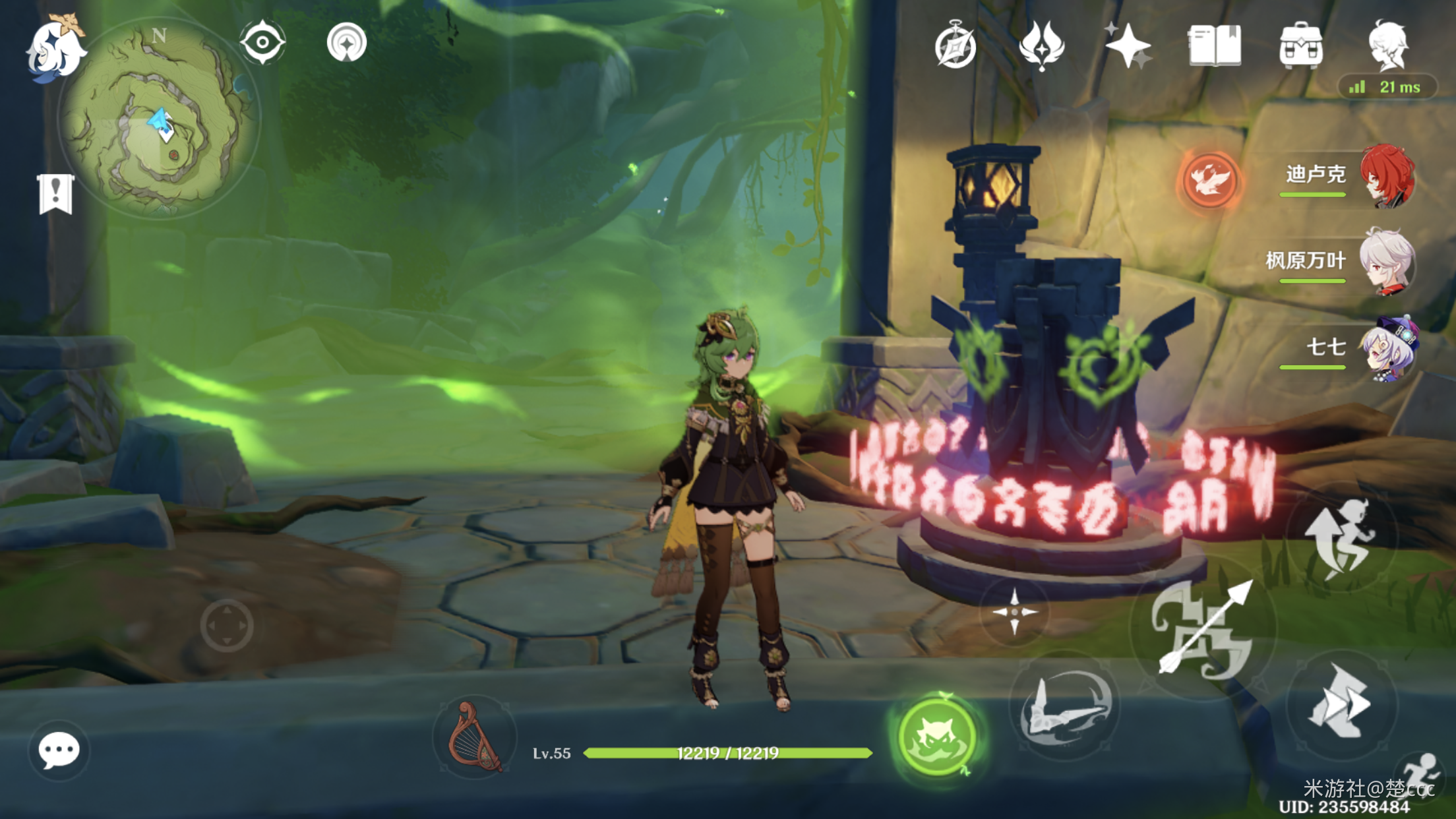Open the Wish star icon
The height and width of the screenshot is (819, 1456).
1128,46
